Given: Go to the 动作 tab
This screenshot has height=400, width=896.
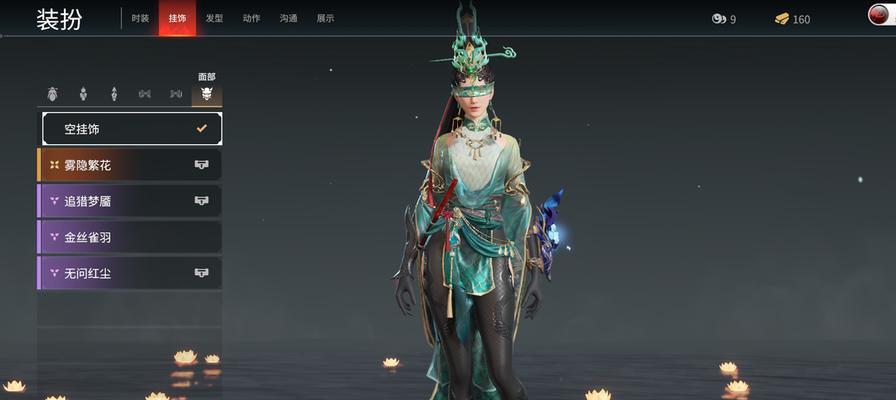Looking at the screenshot, I should tap(251, 18).
